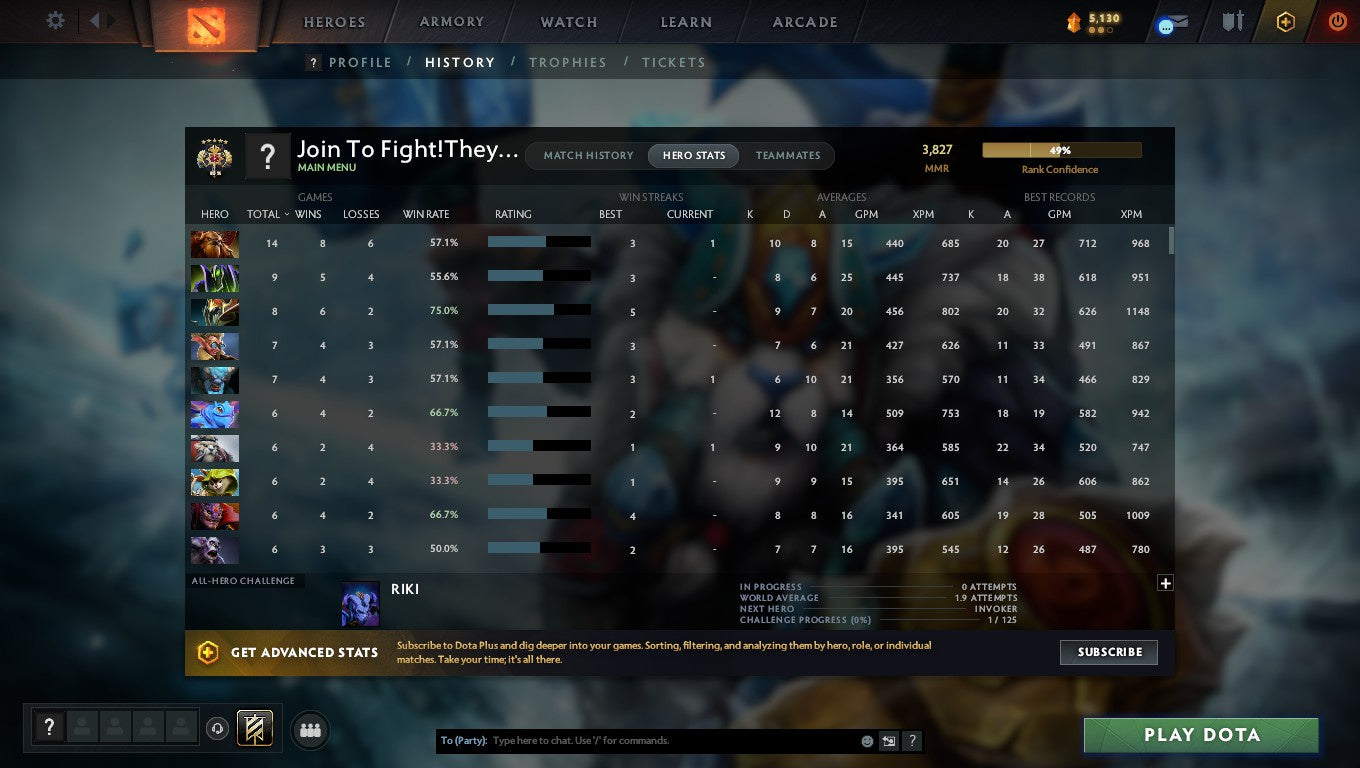Open the Settings gear menu

coord(55,20)
